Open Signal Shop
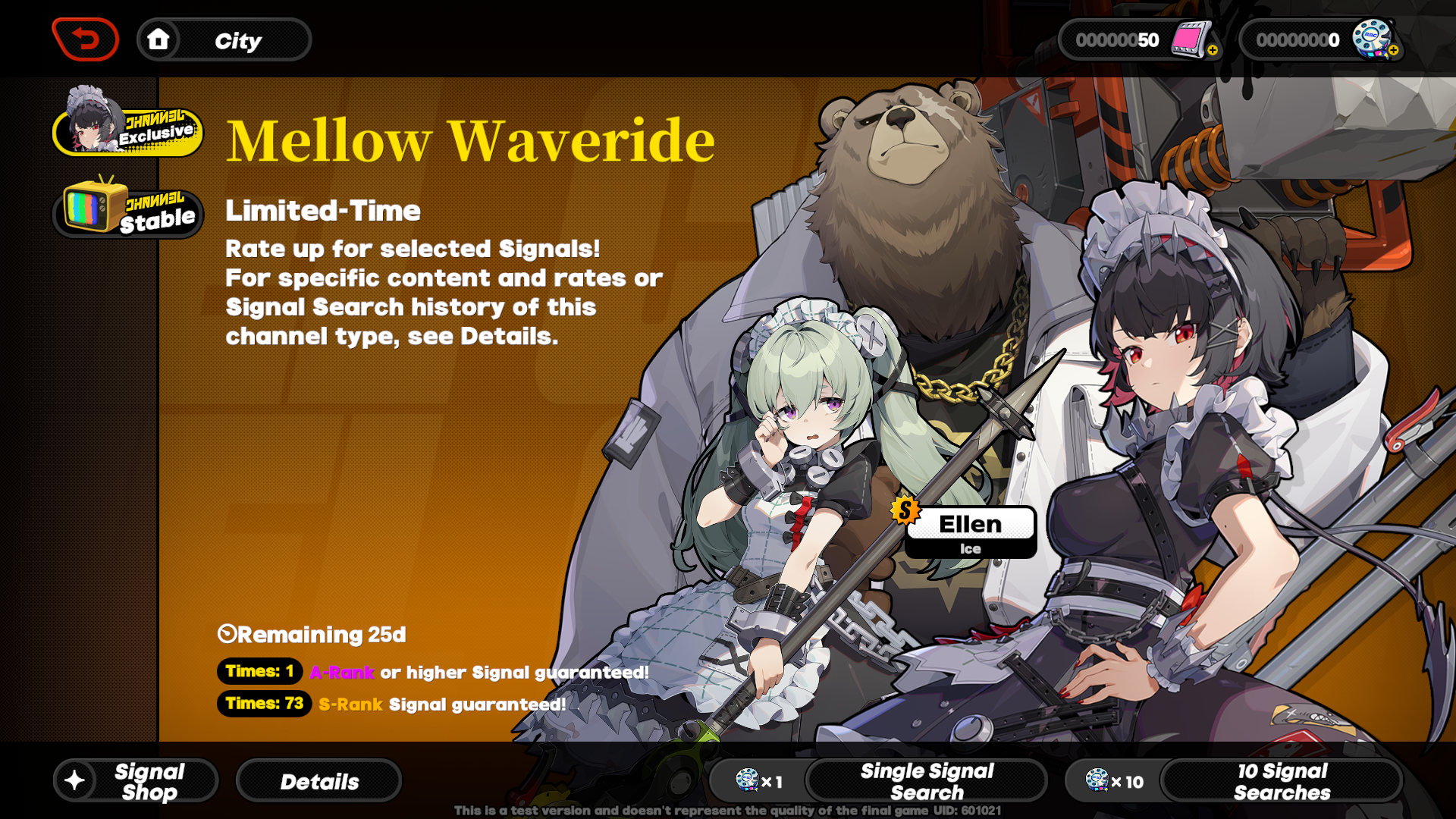This screenshot has height=819, width=1456. [135, 780]
